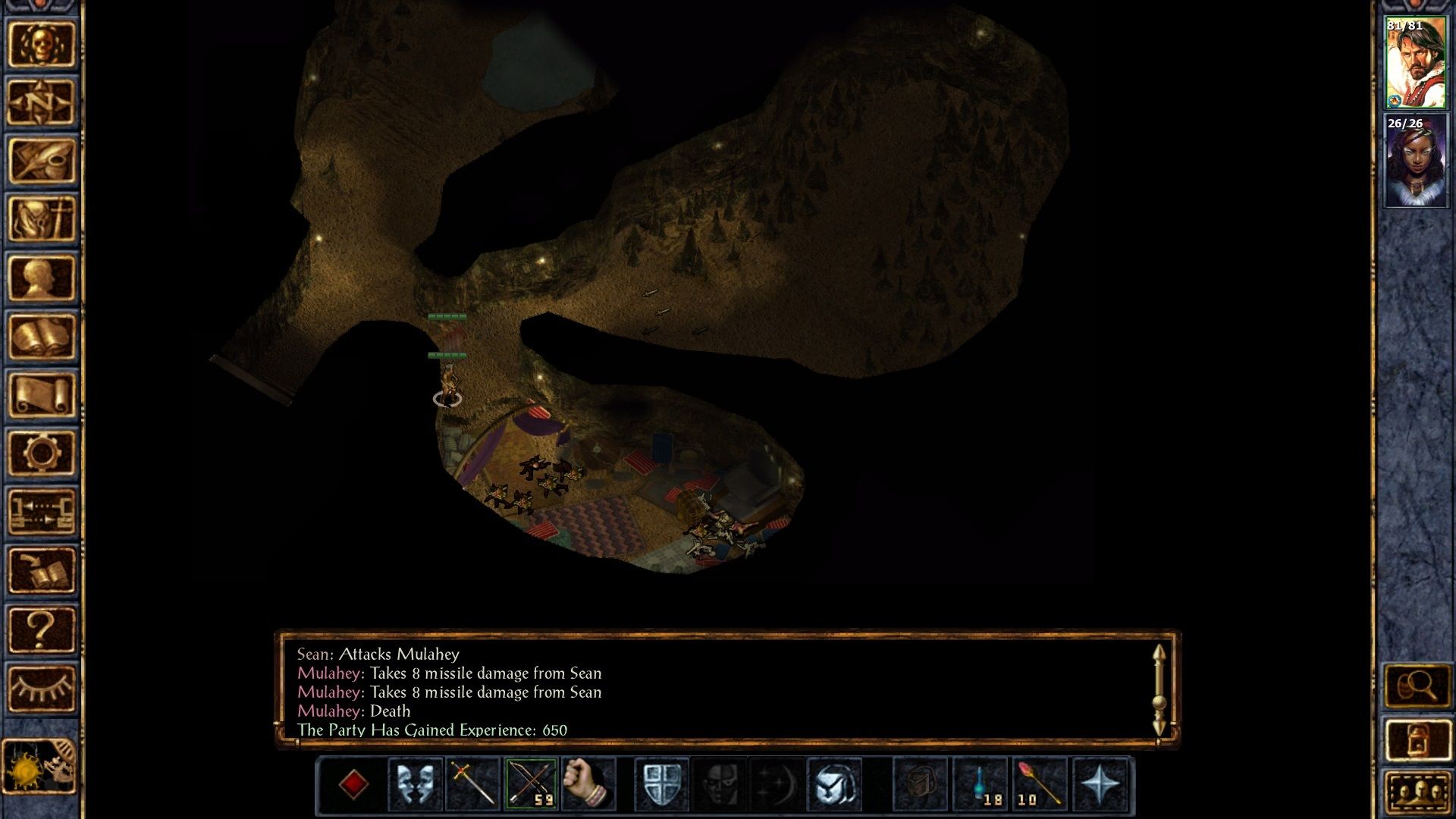Image resolution: width=1456 pixels, height=819 pixels.
Task: Open the journal quill icon
Action: [41, 161]
